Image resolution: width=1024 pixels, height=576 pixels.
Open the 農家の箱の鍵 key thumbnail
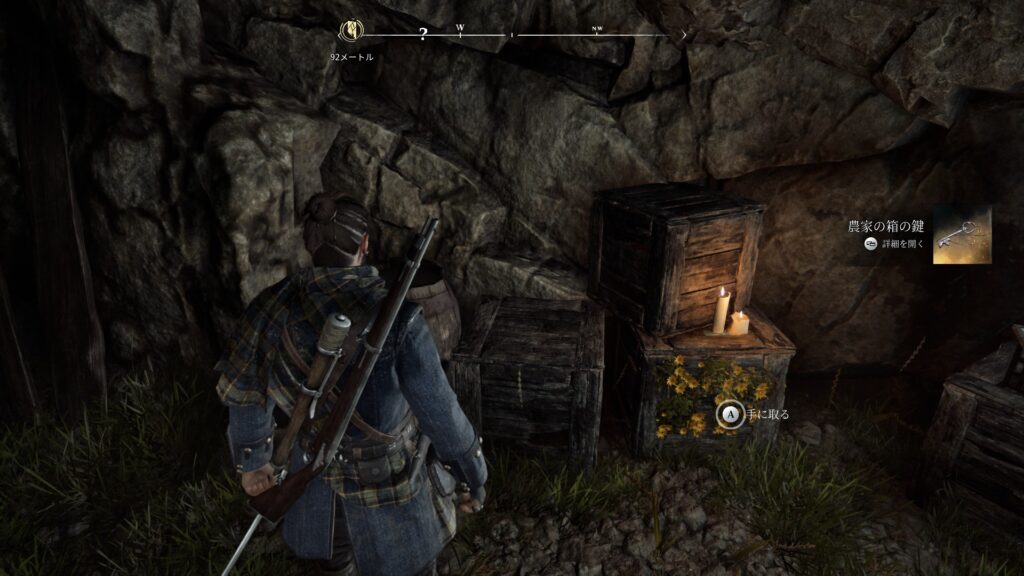[962, 235]
